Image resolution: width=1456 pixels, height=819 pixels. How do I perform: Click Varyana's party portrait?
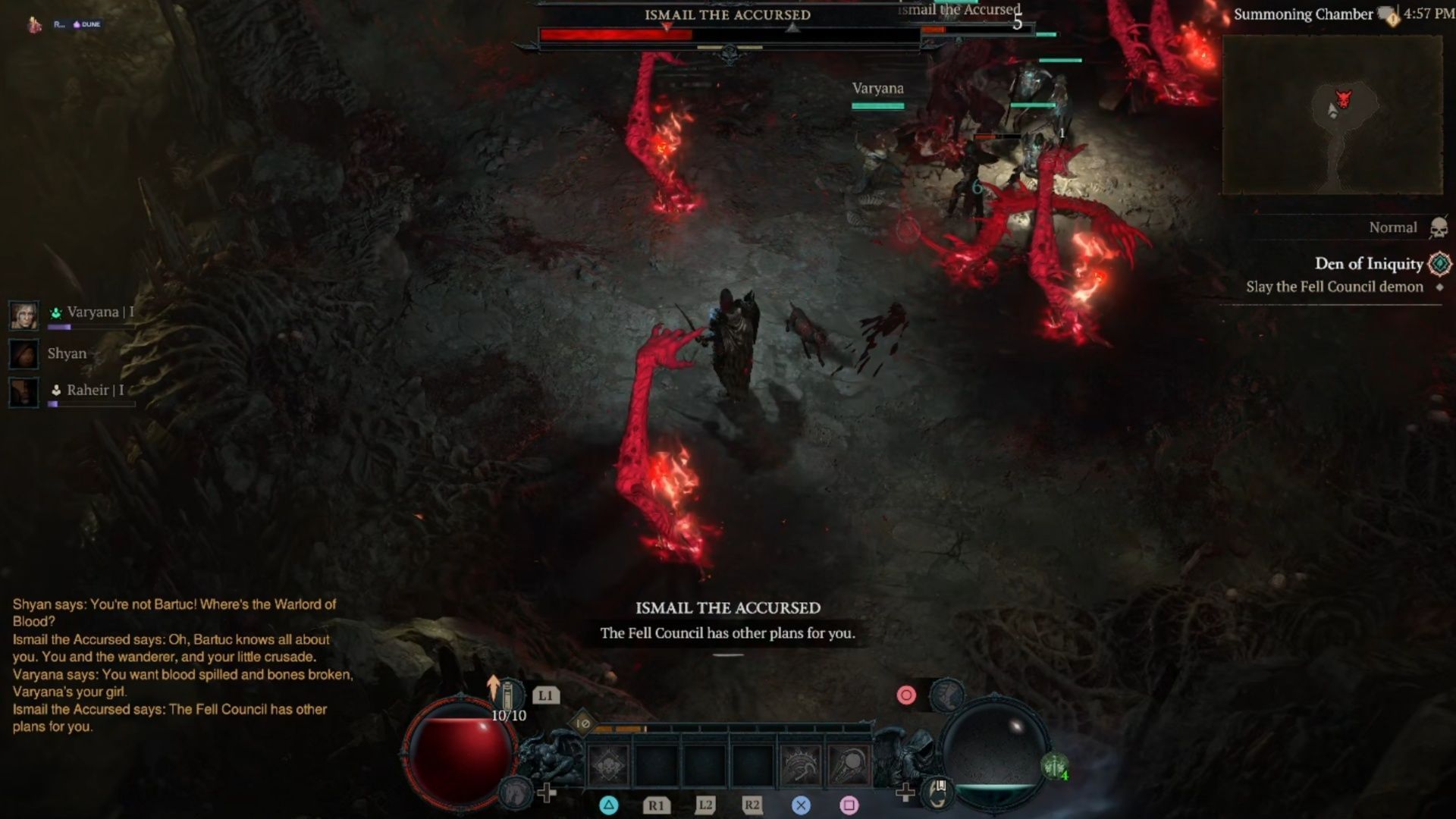24,315
